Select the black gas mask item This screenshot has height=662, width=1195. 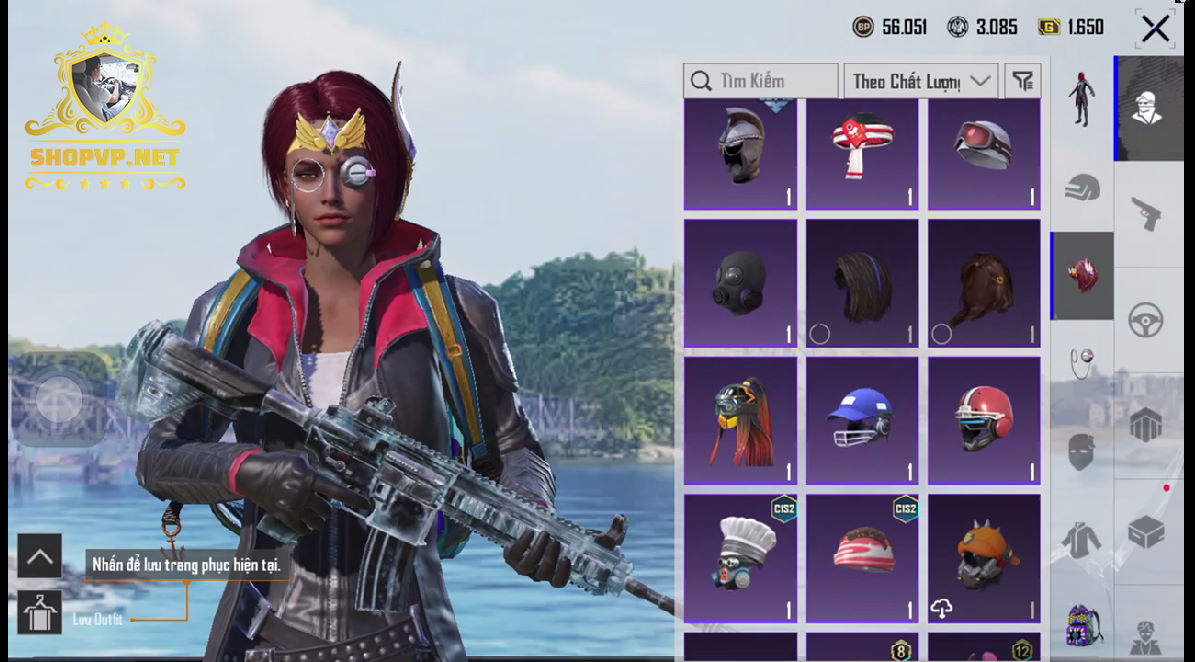click(x=740, y=284)
